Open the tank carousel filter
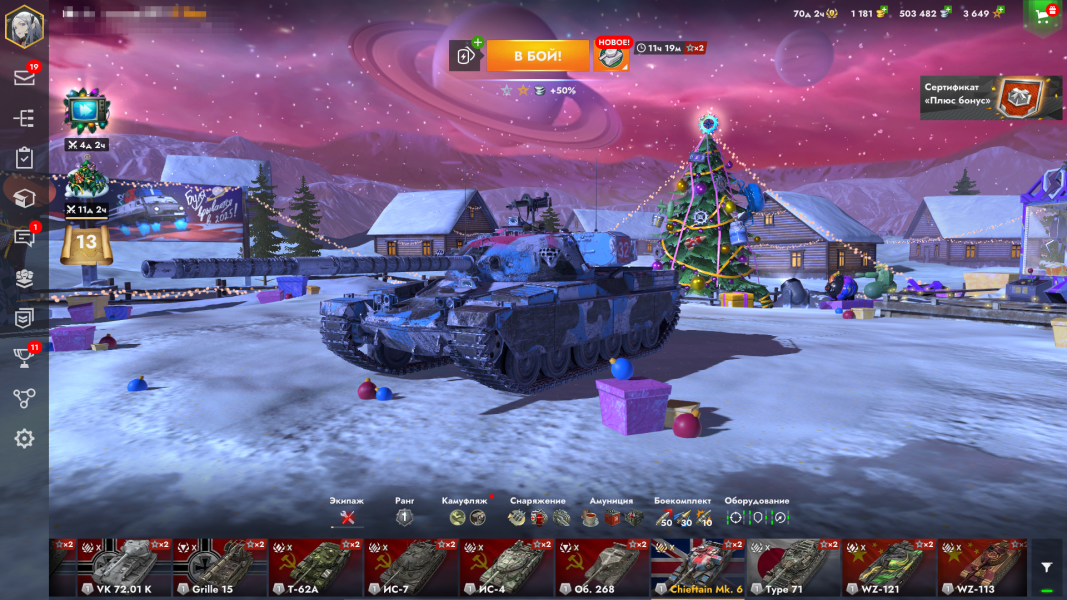Viewport: 1067px width, 600px height. 1046,567
